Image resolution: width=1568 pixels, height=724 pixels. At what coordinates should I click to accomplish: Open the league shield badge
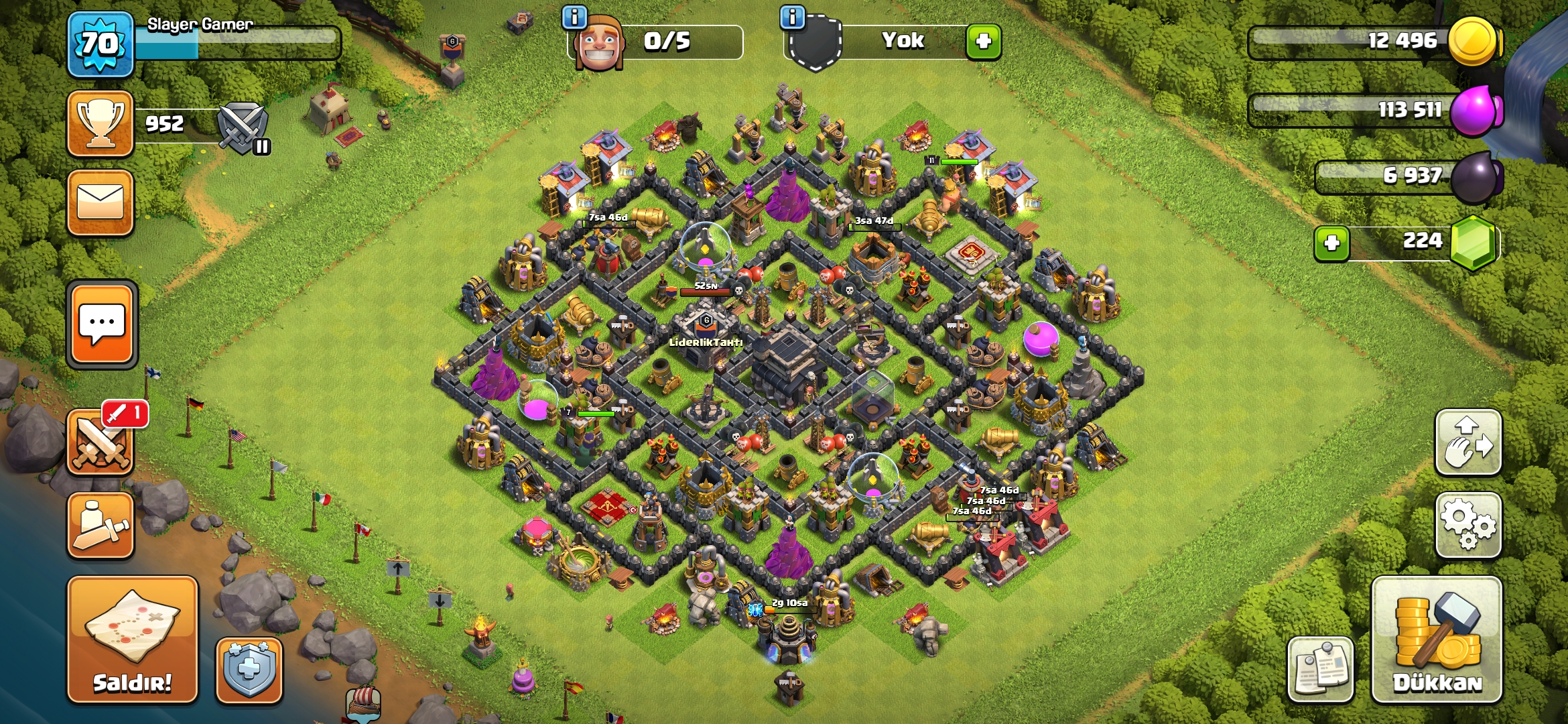[x=243, y=126]
